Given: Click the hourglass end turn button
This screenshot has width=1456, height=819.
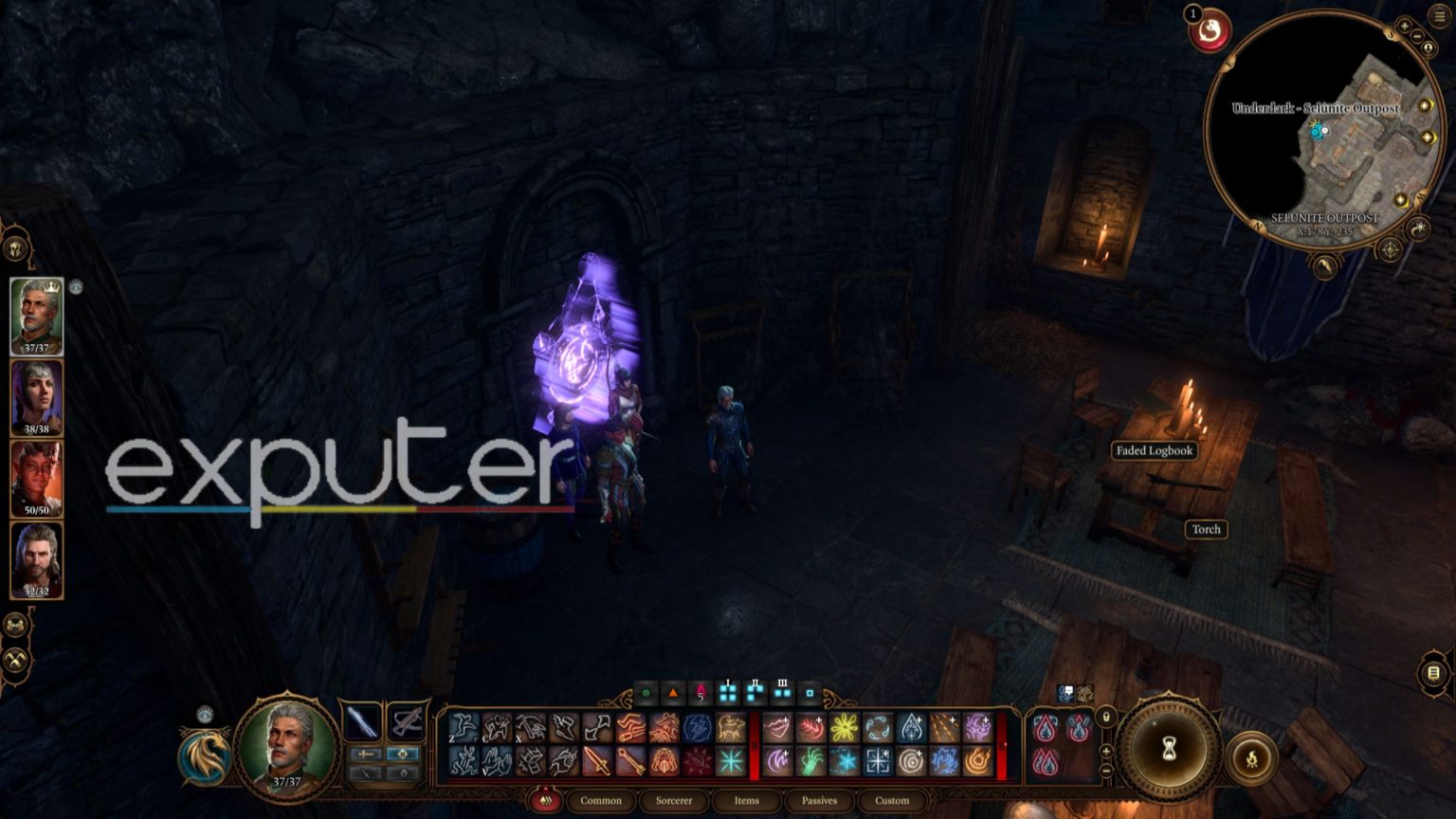Looking at the screenshot, I should click(x=1169, y=750).
